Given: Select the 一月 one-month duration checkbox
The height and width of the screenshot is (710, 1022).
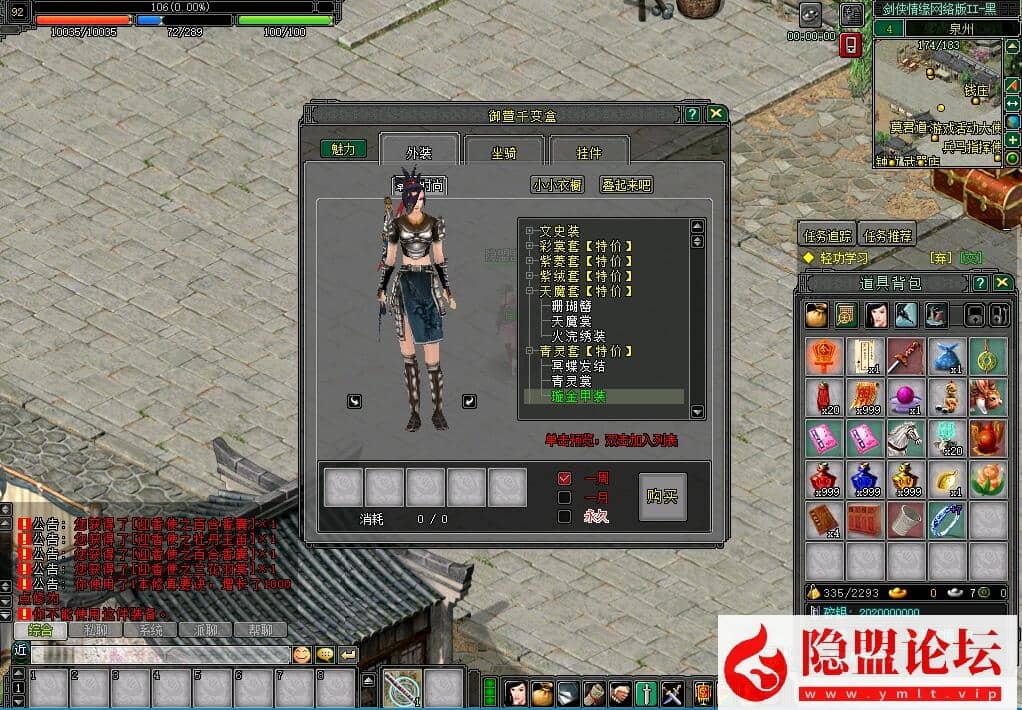Looking at the screenshot, I should (x=565, y=497).
